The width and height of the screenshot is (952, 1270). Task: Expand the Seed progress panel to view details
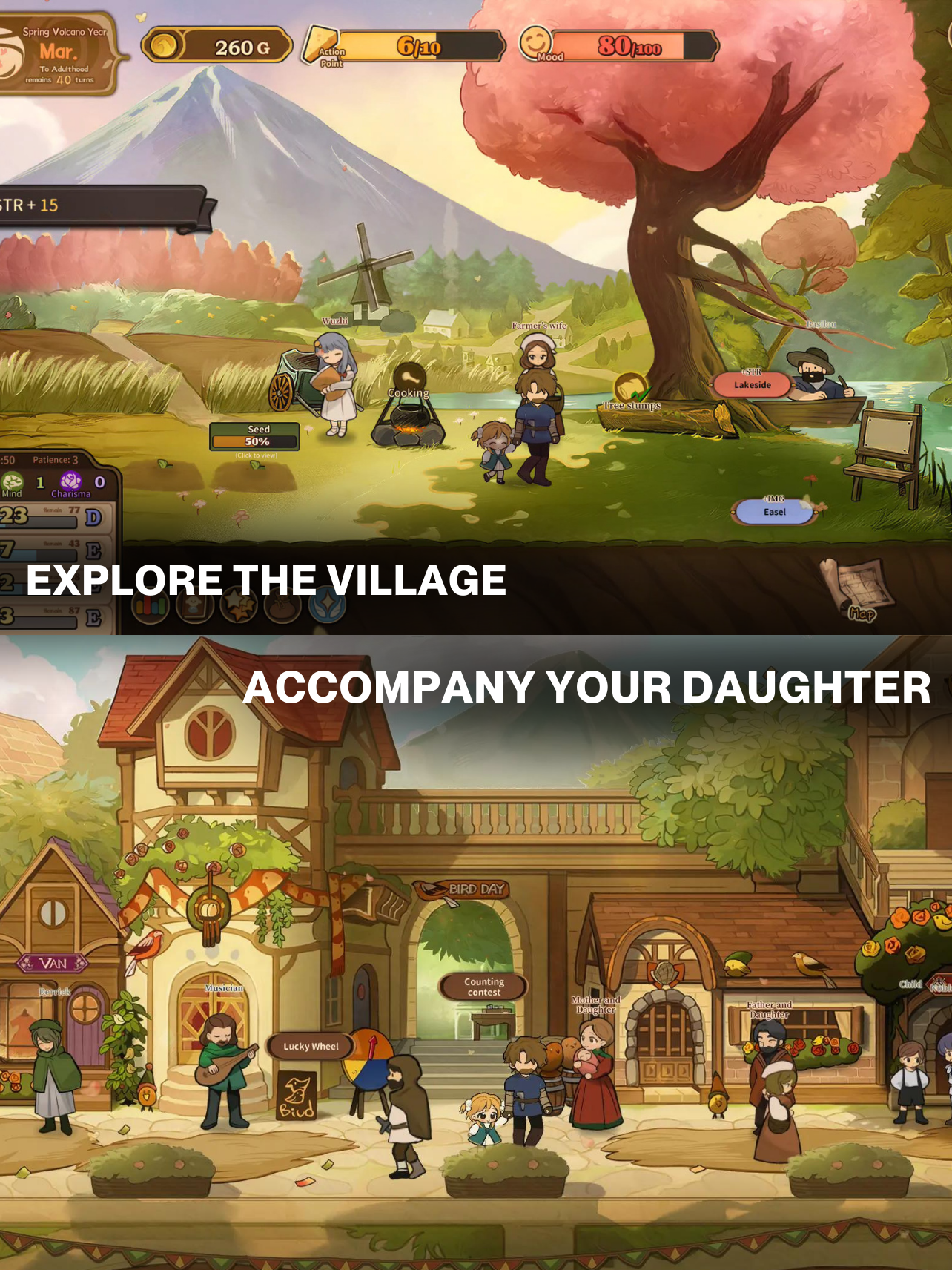[x=255, y=435]
